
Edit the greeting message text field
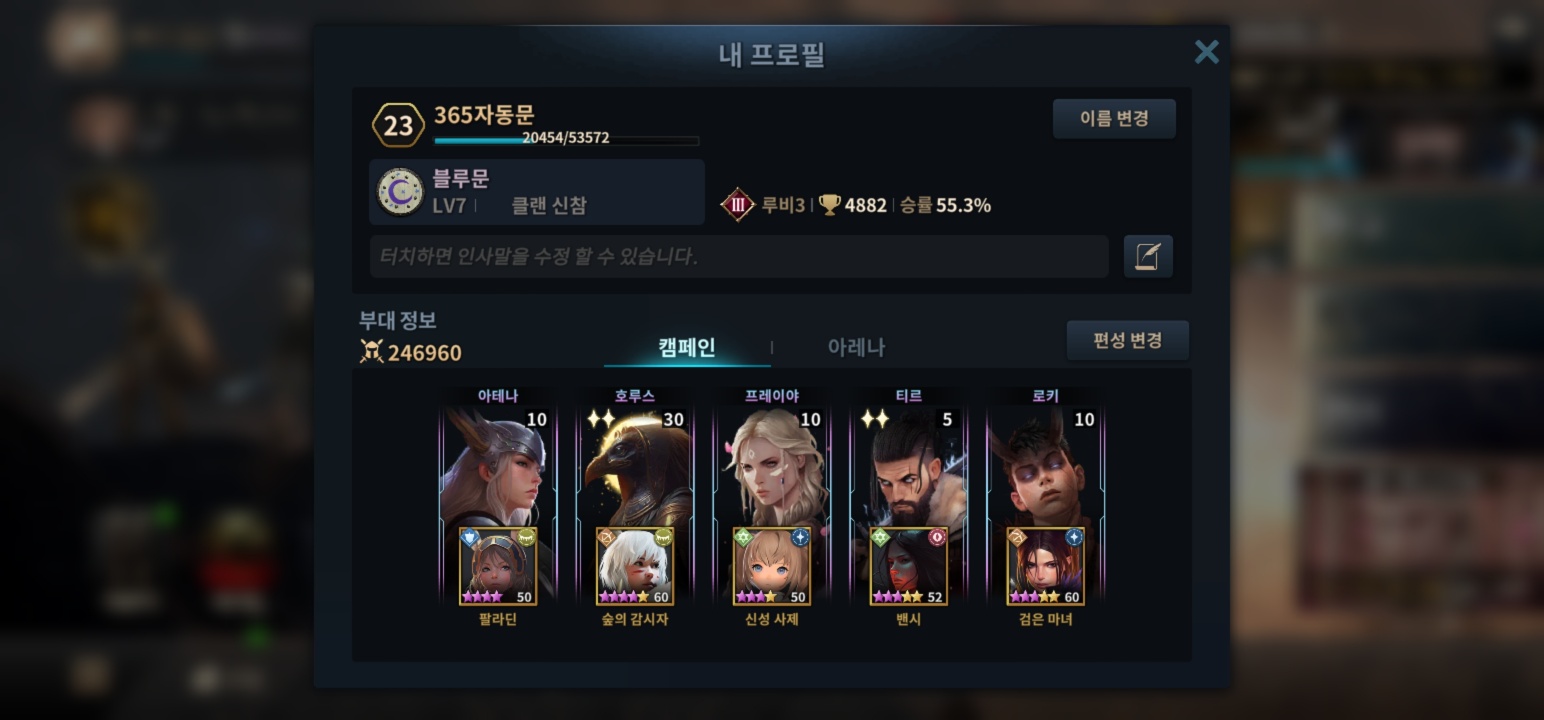738,257
